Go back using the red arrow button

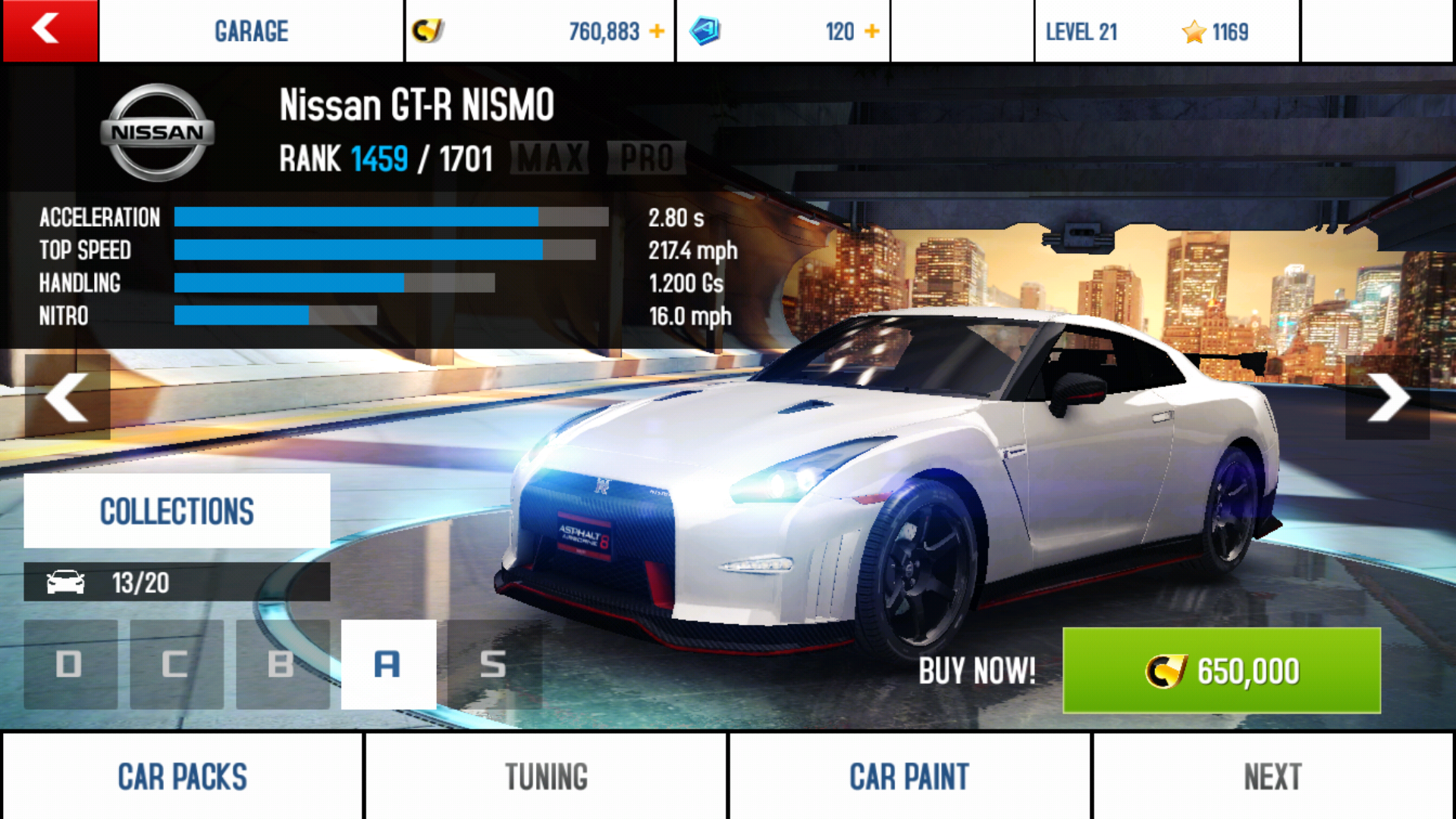(49, 30)
